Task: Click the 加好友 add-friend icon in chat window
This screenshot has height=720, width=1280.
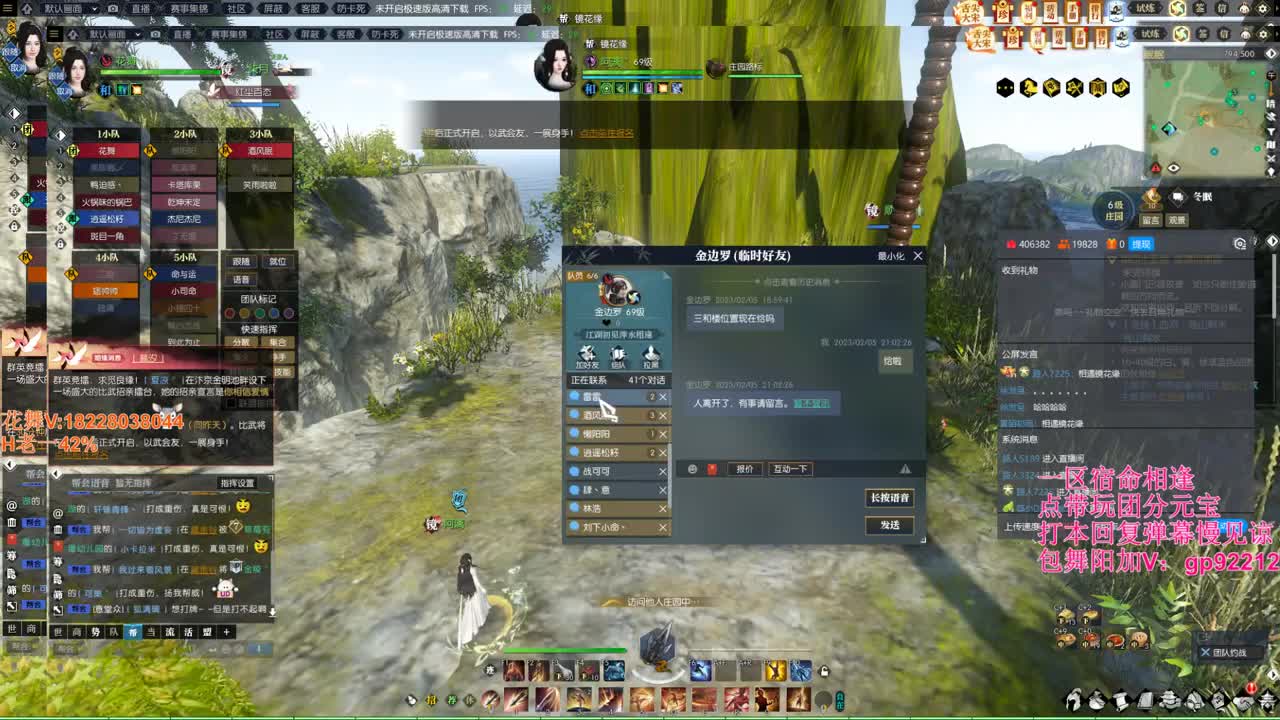Action: (x=586, y=356)
